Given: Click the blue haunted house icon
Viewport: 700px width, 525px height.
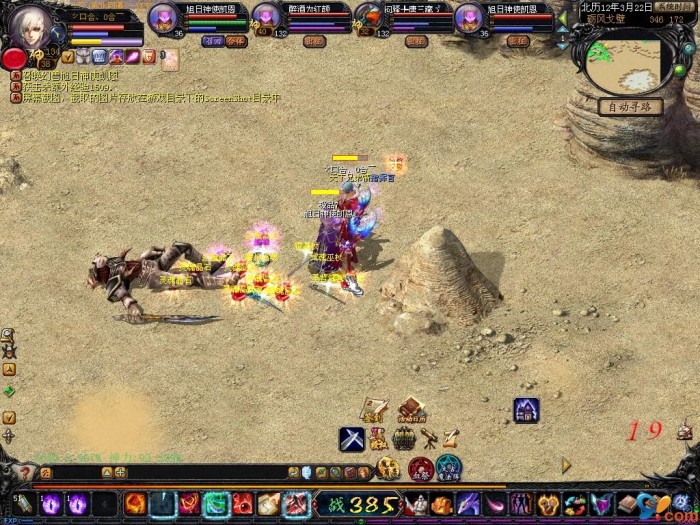Looking at the screenshot, I should coord(526,409).
